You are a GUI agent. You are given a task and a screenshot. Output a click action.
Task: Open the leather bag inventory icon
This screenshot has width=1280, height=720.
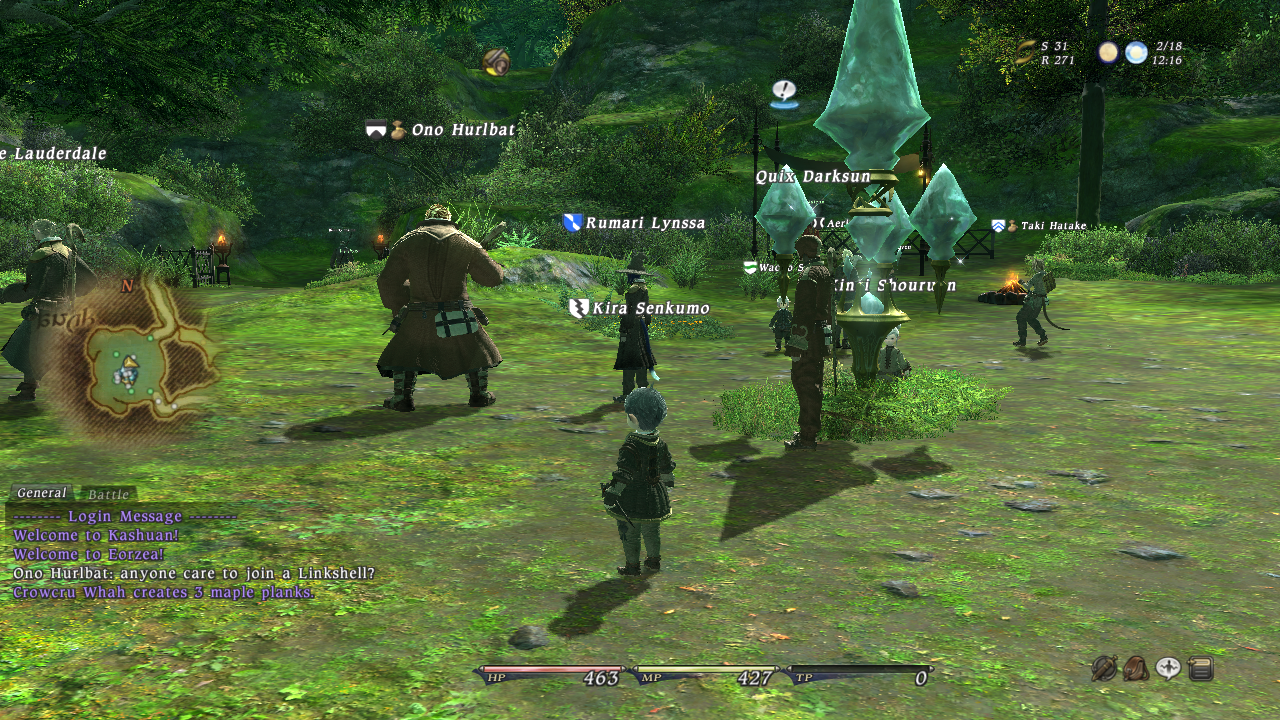coord(1136,668)
